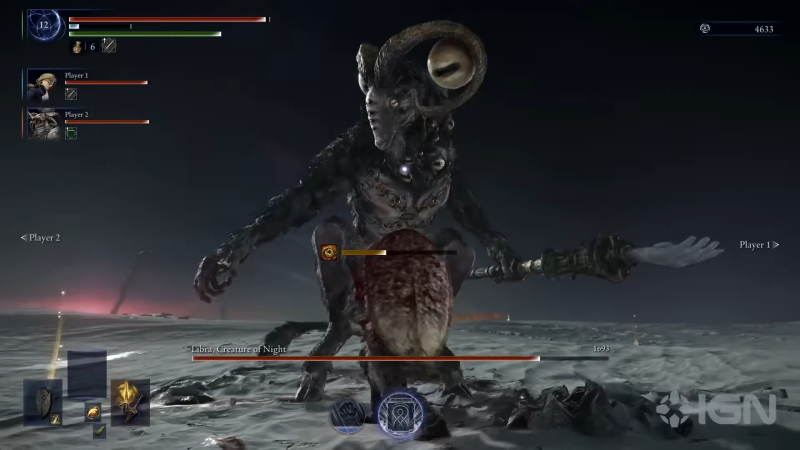The image size is (800, 450).
Task: Select the golden weapon slot
Action: (x=128, y=402)
